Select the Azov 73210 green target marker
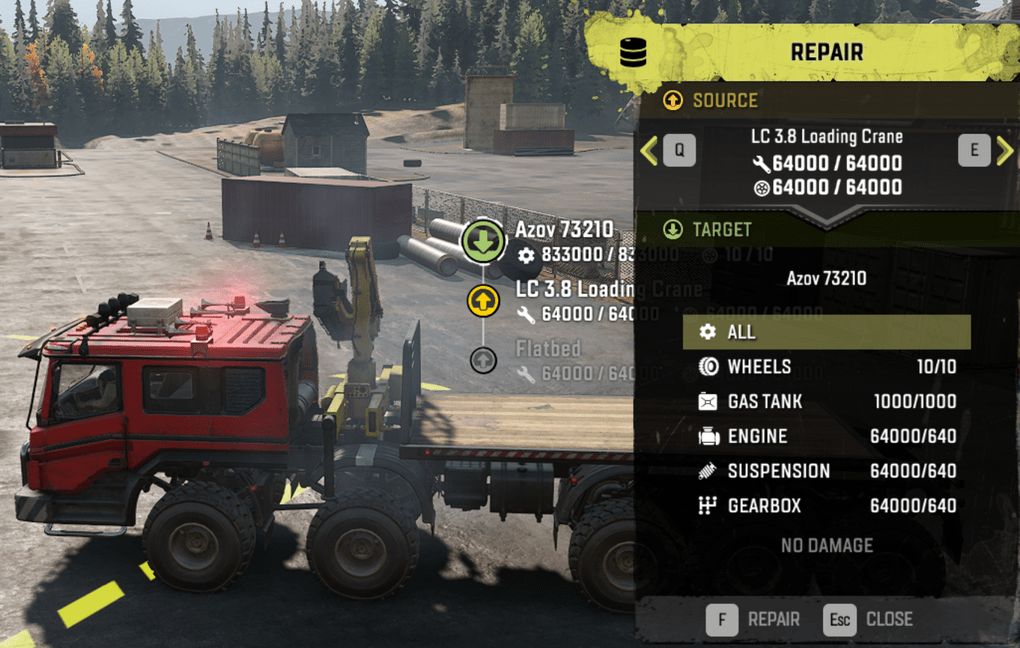Viewport: 1020px width, 648px height. coord(483,242)
